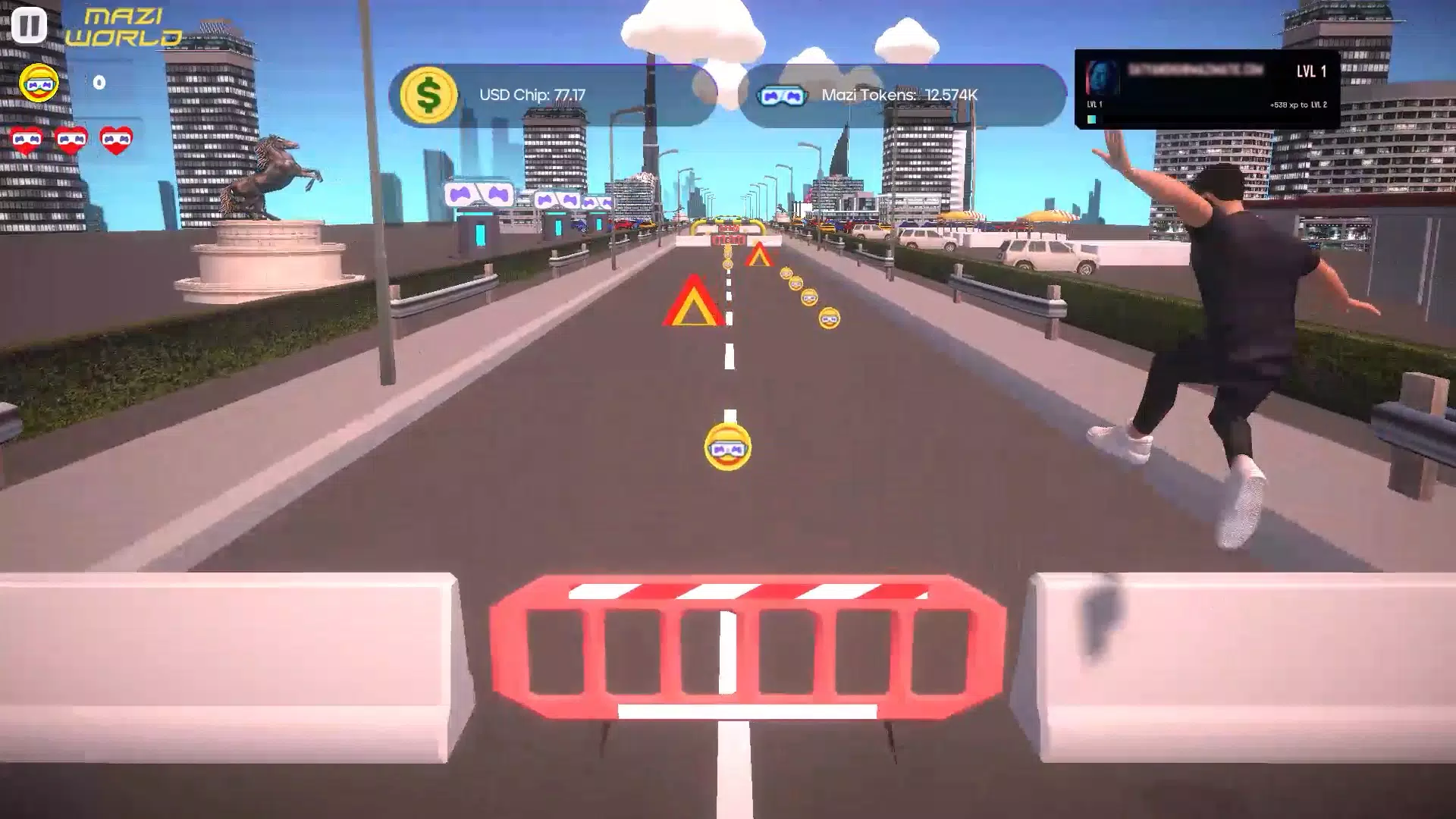Click the blurred username in profile panel
The height and width of the screenshot is (819, 1456).
[1196, 69]
